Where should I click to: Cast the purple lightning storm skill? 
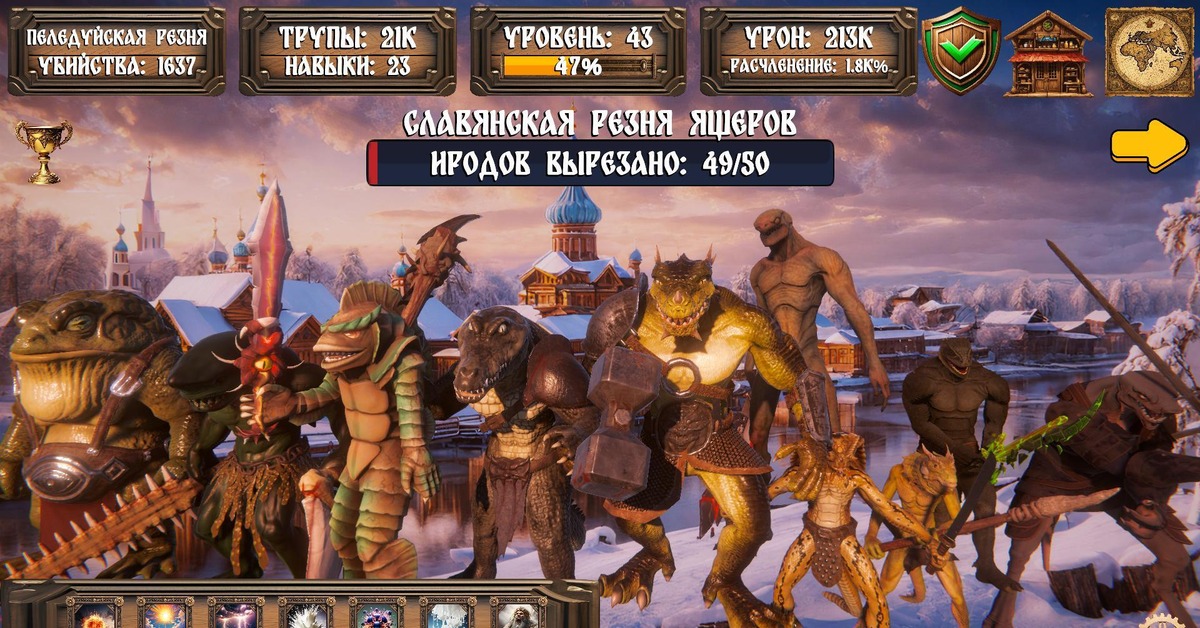tap(236, 613)
